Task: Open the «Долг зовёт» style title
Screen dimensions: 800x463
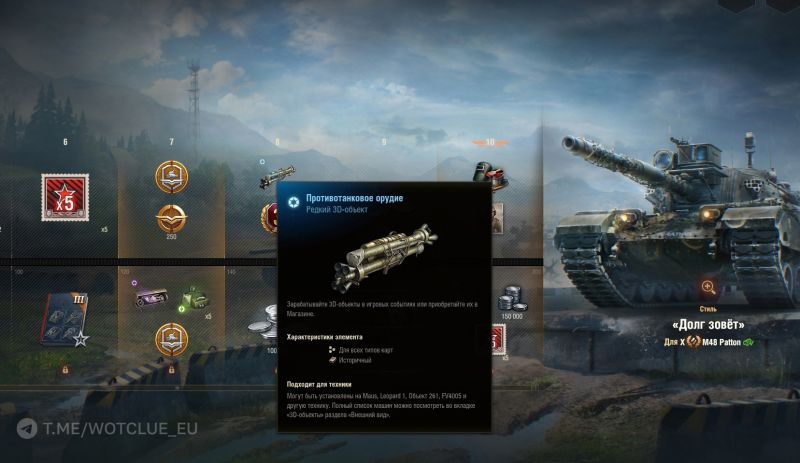Action: [707, 325]
